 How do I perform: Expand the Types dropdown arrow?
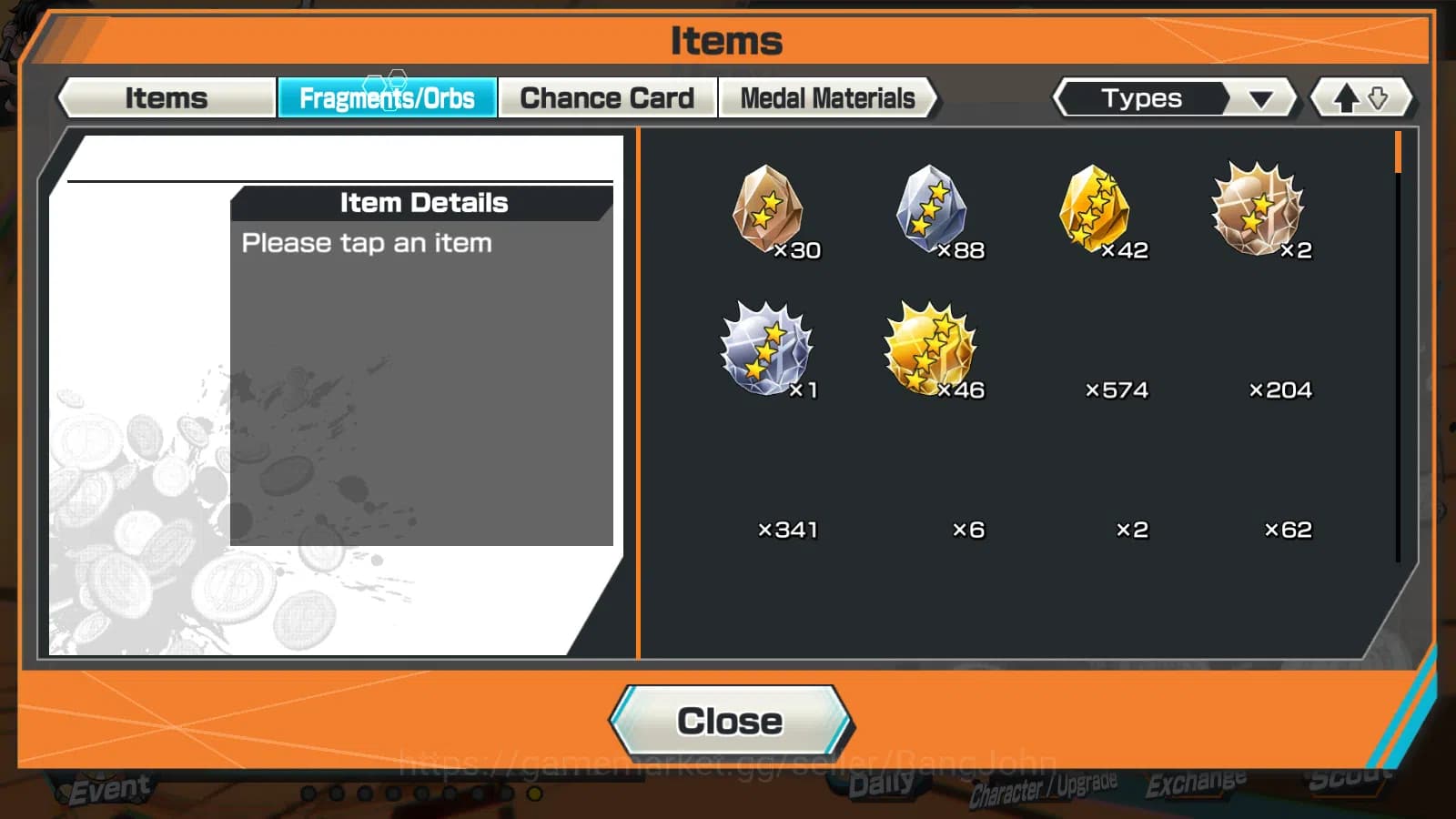pos(1260,97)
